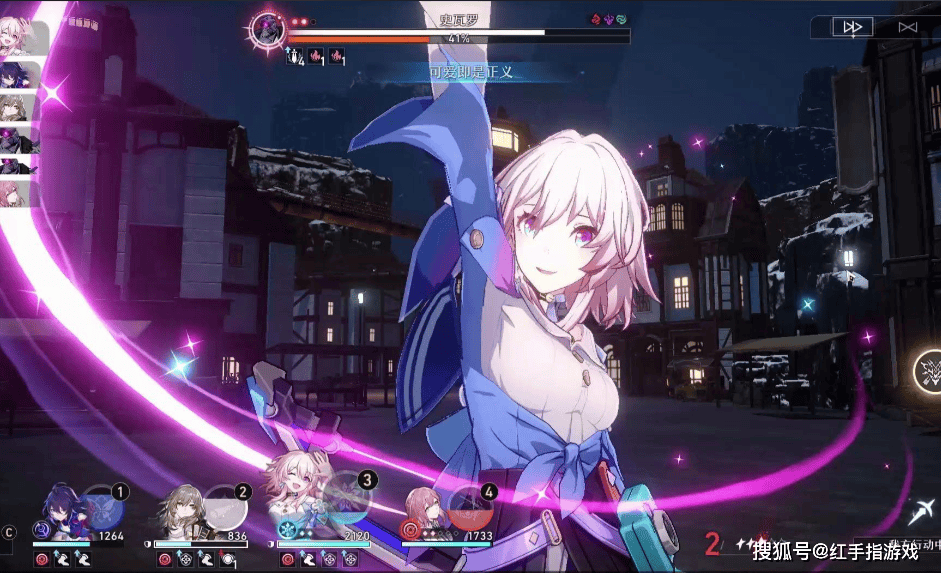Click the round skill button on right edge

[x=929, y=371]
